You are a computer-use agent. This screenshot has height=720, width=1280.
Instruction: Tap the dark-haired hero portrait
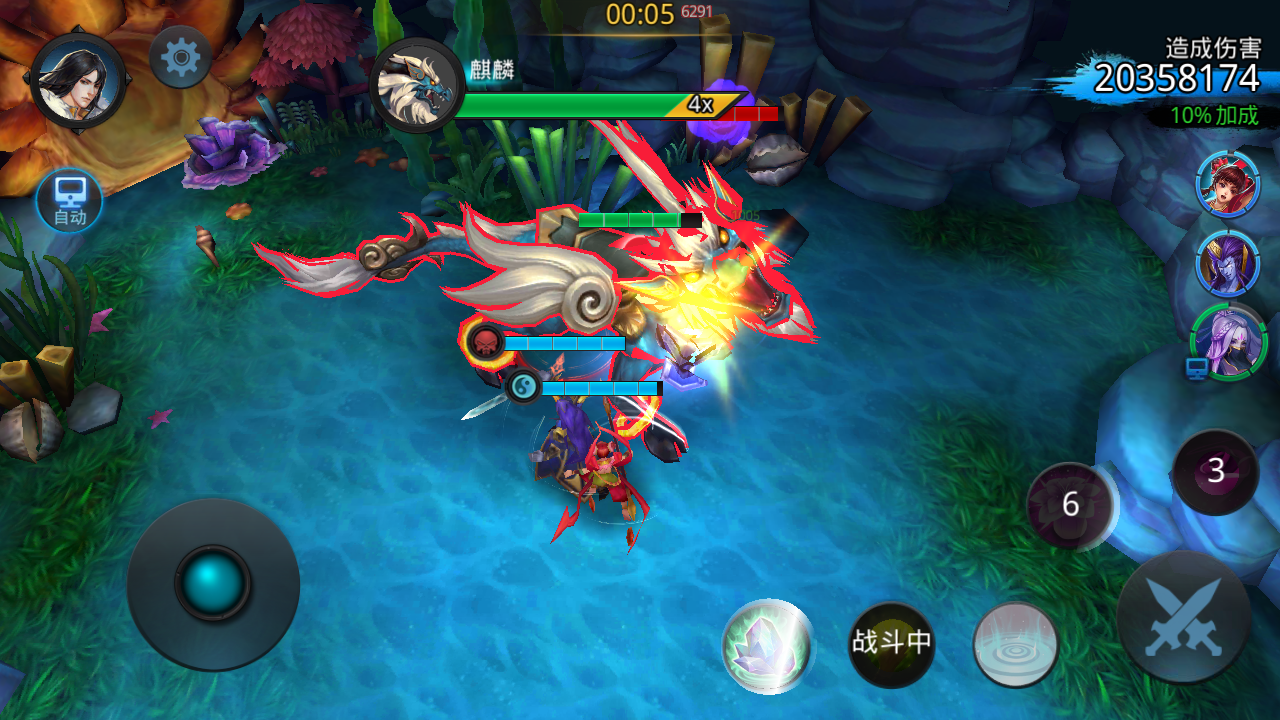click(77, 80)
